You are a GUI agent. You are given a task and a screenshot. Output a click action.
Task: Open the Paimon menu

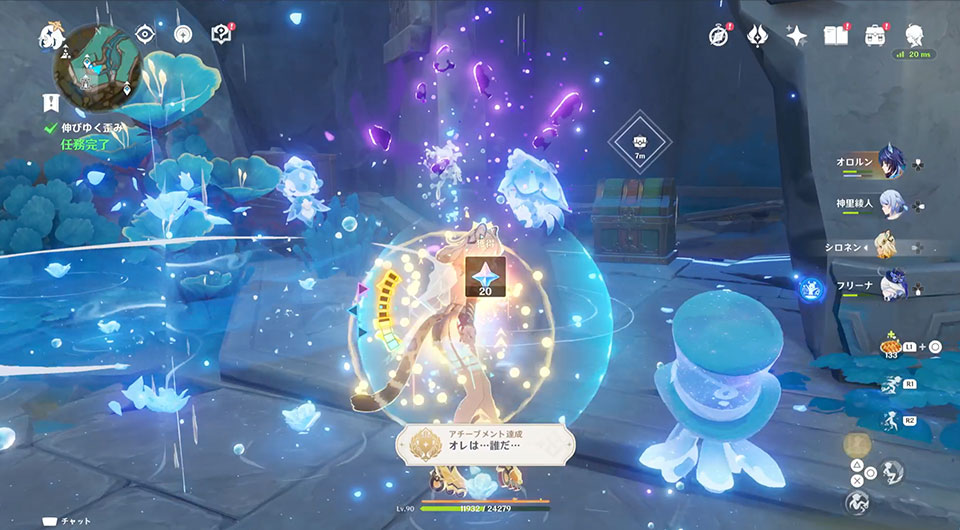[50, 36]
